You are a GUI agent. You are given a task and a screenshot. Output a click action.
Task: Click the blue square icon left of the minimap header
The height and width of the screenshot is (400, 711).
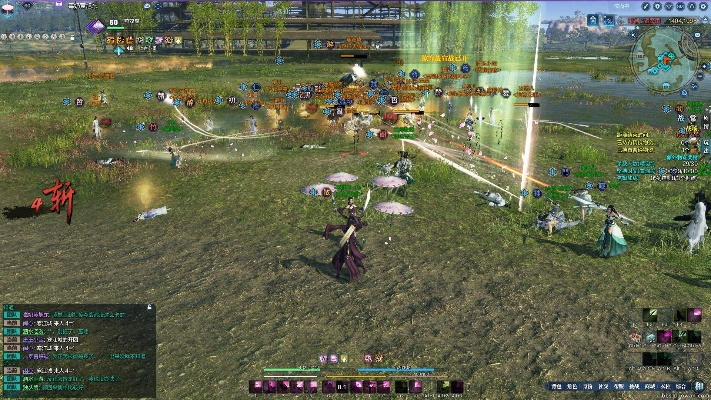point(593,19)
